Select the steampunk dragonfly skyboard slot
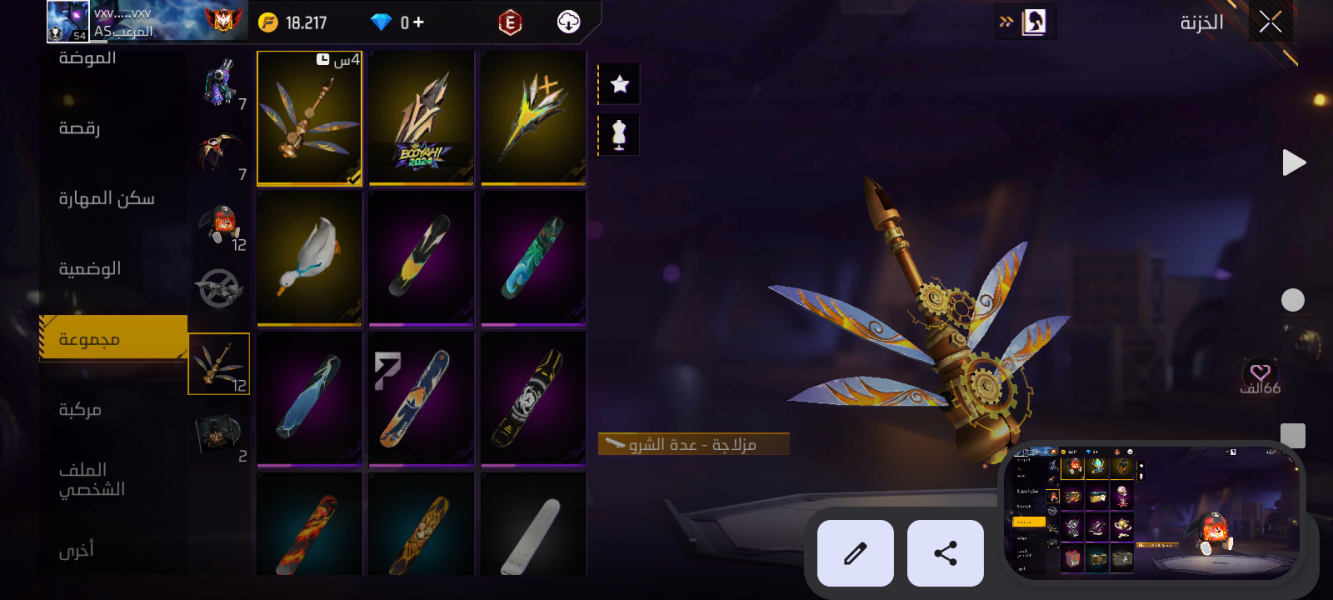The image size is (1333, 600). pyautogui.click(x=309, y=117)
